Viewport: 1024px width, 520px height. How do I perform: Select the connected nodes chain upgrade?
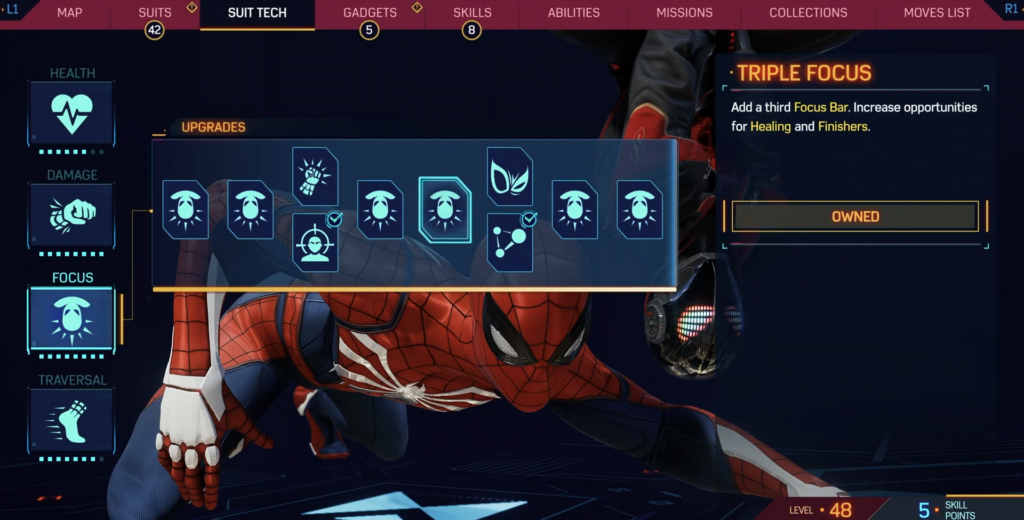tap(510, 242)
